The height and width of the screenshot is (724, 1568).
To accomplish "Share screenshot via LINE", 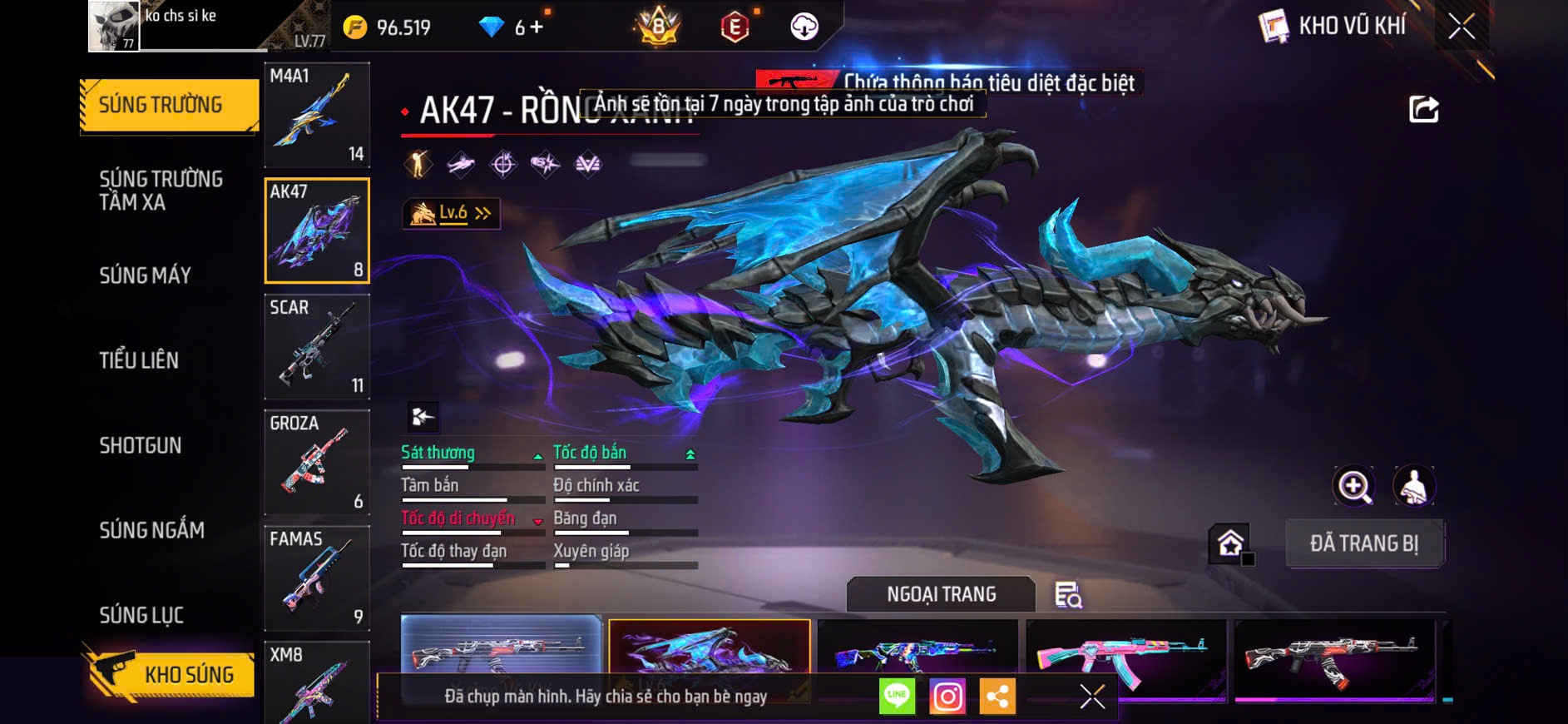I will [897, 696].
